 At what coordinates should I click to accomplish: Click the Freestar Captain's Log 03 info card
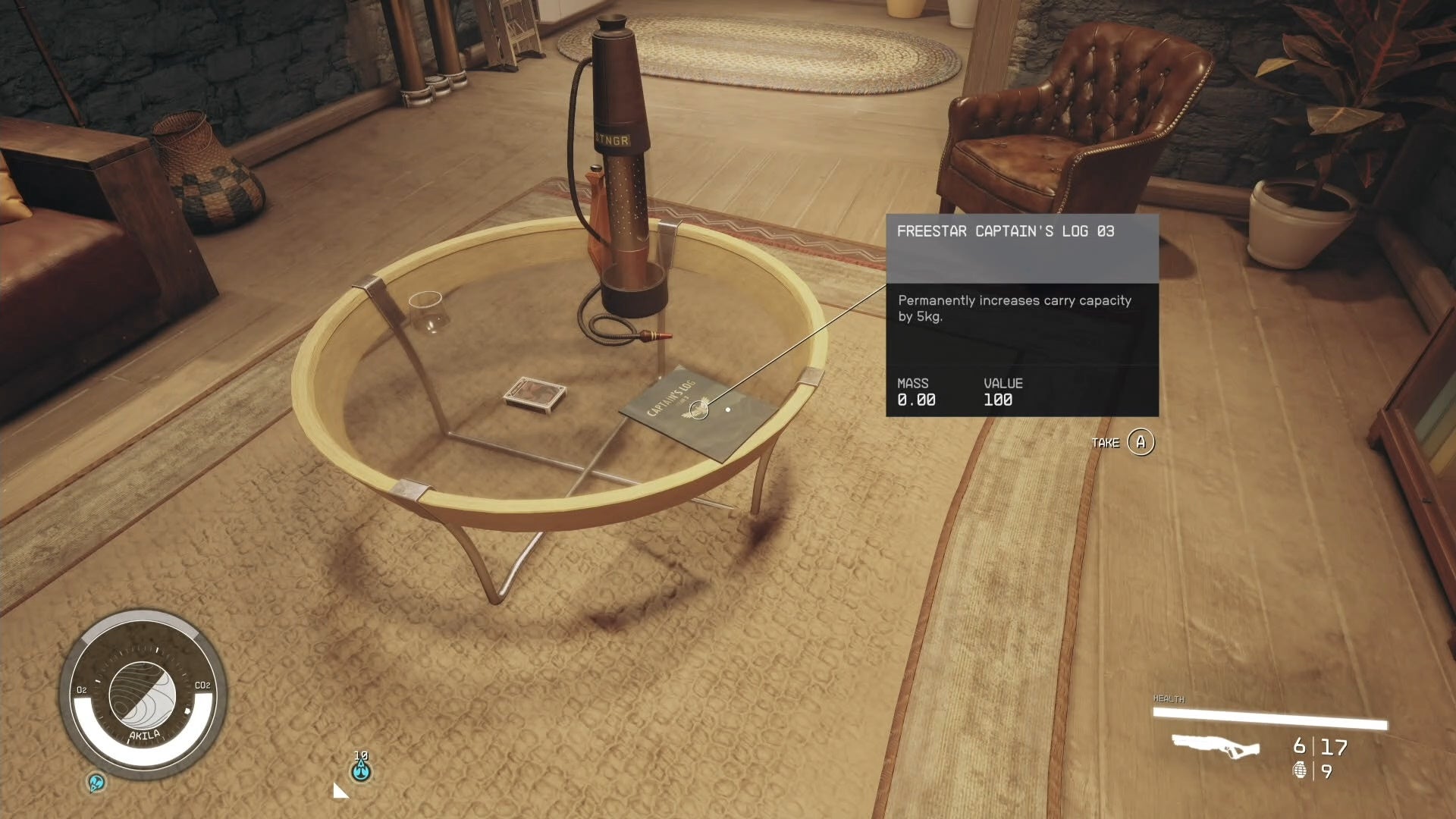pos(1021,315)
